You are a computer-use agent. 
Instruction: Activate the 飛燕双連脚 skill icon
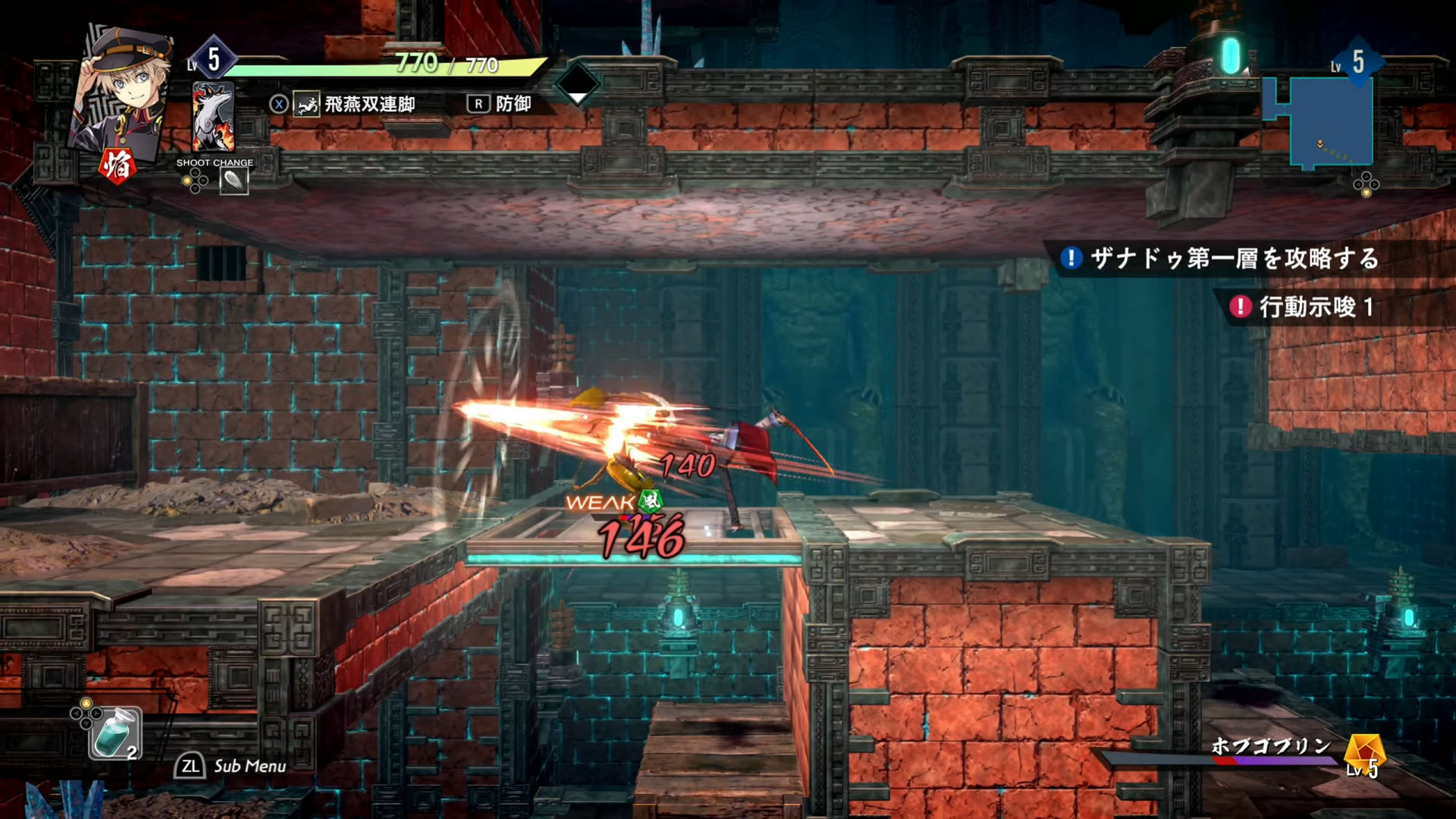[307, 105]
